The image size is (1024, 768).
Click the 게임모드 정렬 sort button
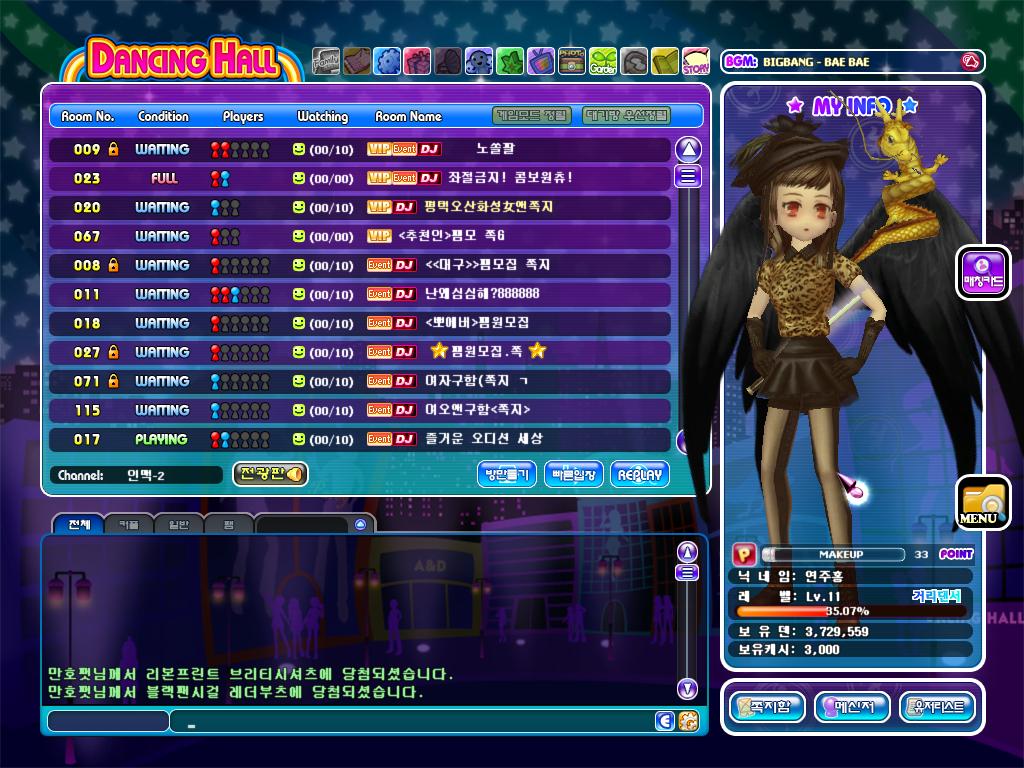click(534, 116)
